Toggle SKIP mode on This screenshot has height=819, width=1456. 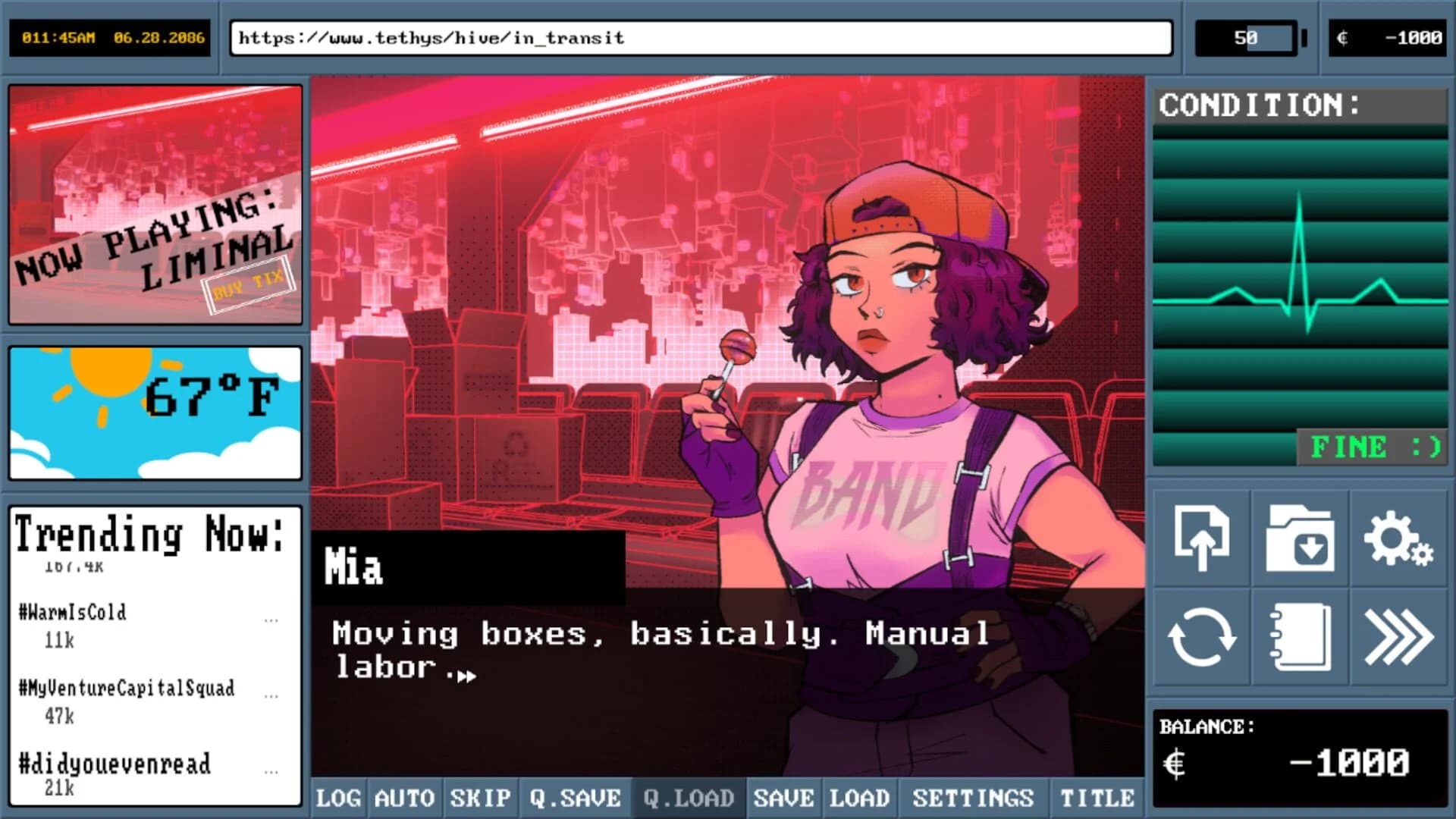(x=480, y=798)
